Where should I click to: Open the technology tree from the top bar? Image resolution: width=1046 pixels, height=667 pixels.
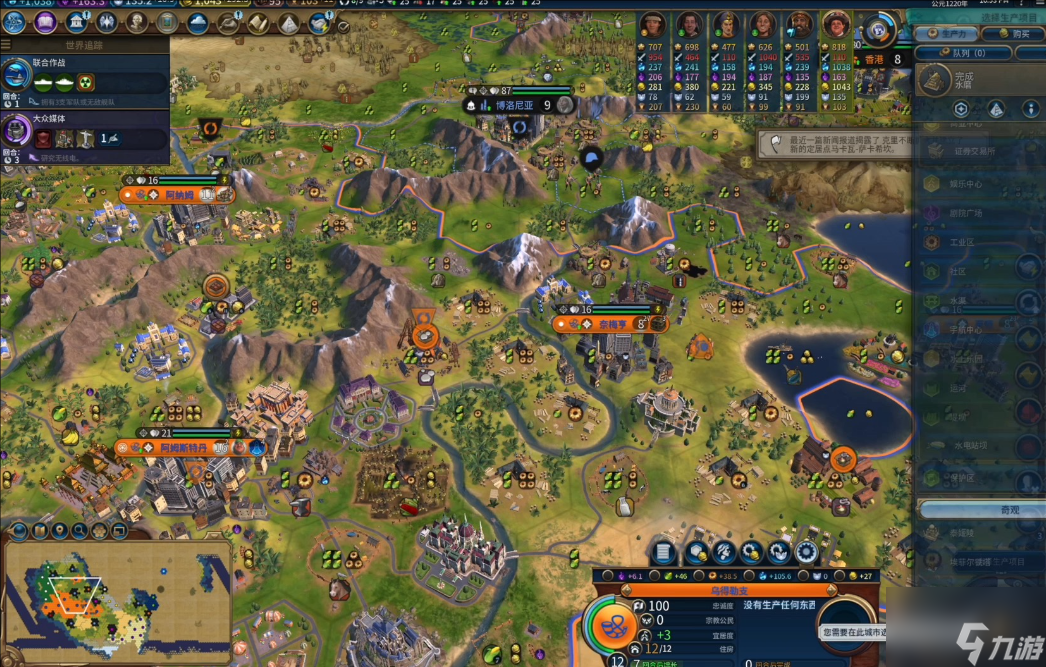15,22
